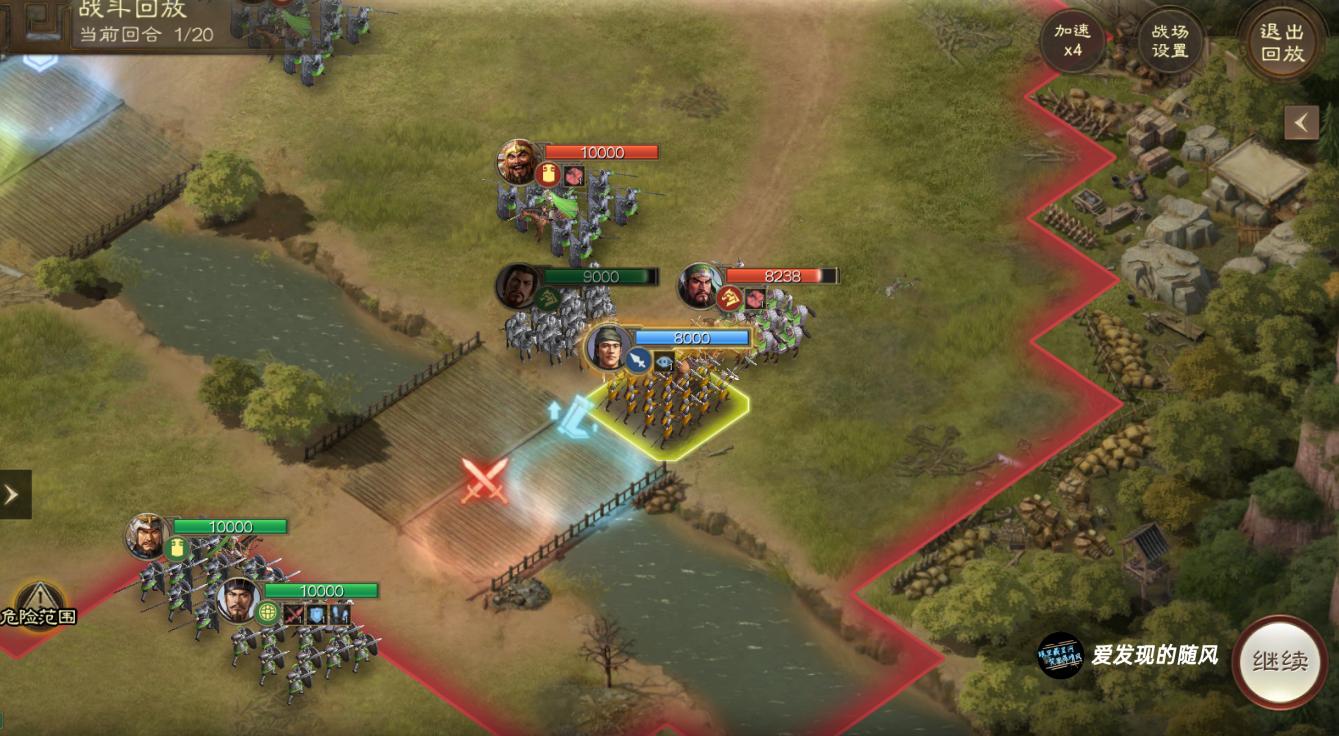
Task: Click the blue 8000 health bar
Action: (693, 338)
